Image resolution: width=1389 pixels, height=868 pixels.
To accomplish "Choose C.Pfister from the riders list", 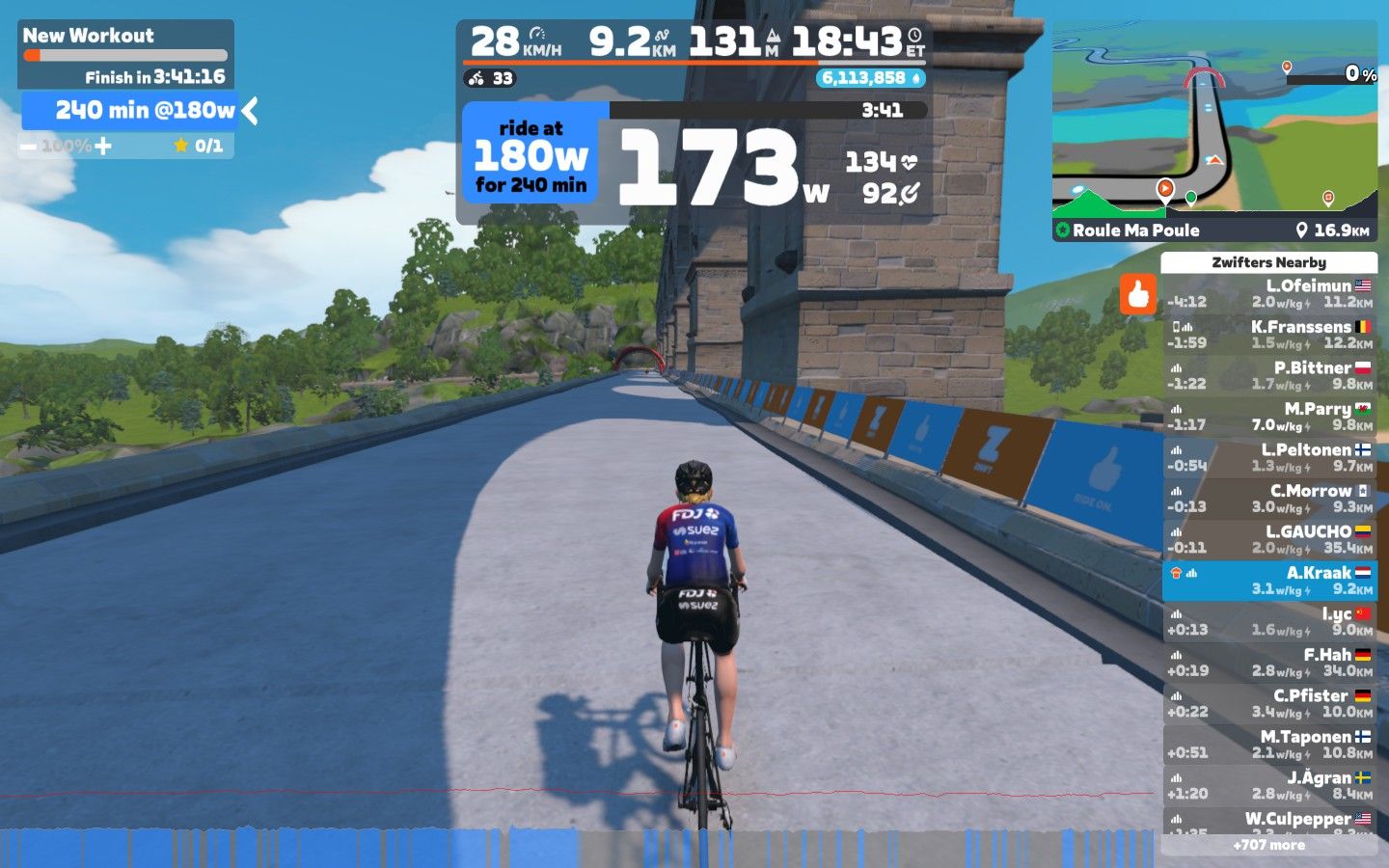I will (x=1268, y=703).
